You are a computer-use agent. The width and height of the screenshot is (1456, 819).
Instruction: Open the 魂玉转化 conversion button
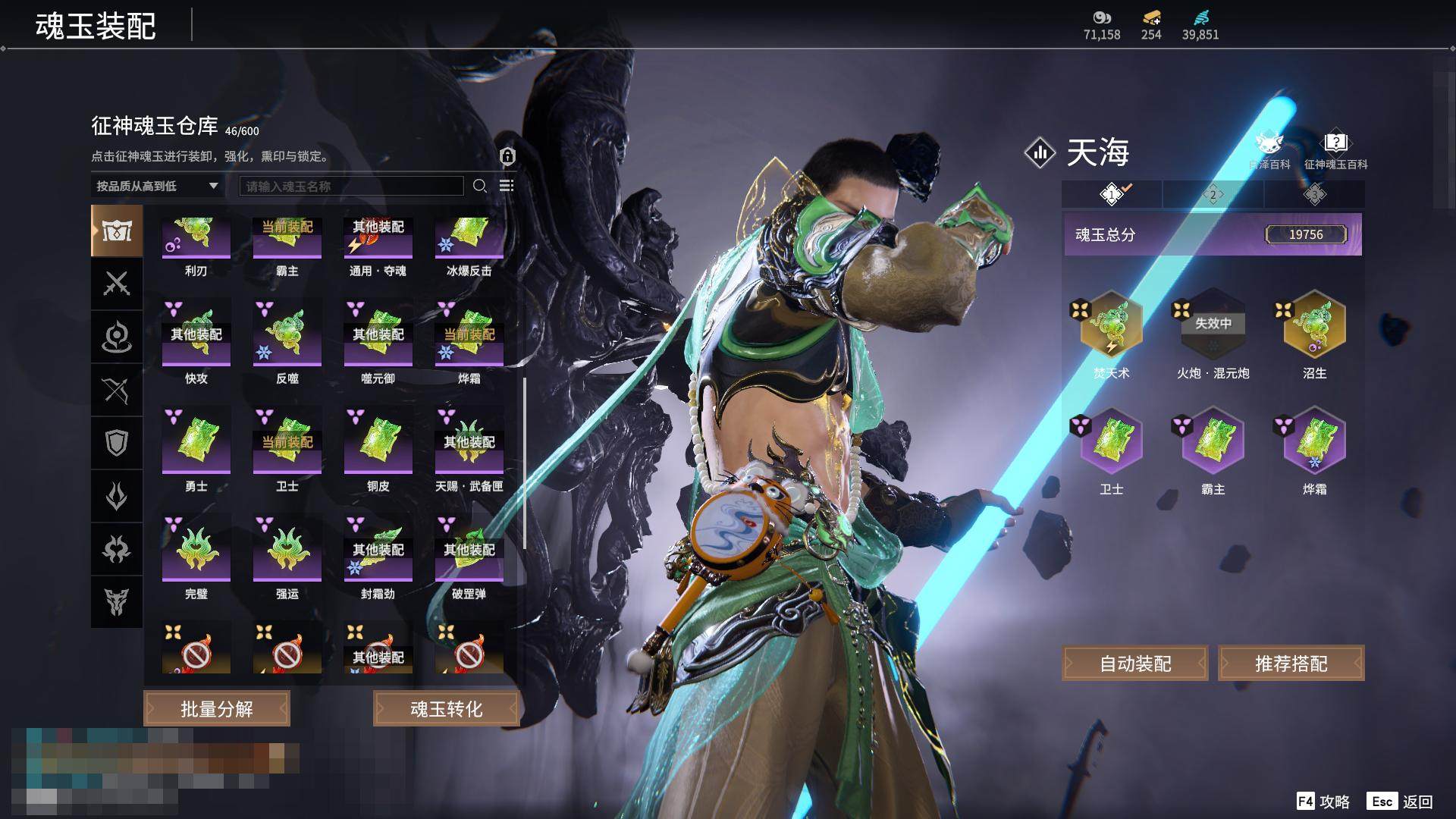446,709
